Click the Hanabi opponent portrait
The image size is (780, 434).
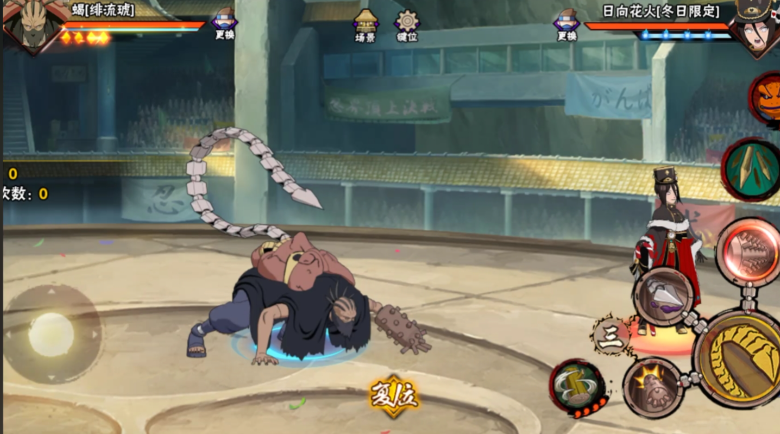(755, 27)
